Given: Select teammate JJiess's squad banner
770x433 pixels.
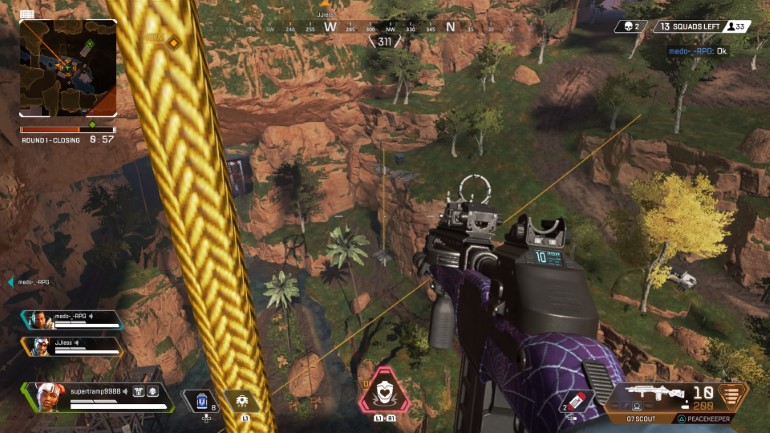Looking at the screenshot, I should click(x=72, y=346).
